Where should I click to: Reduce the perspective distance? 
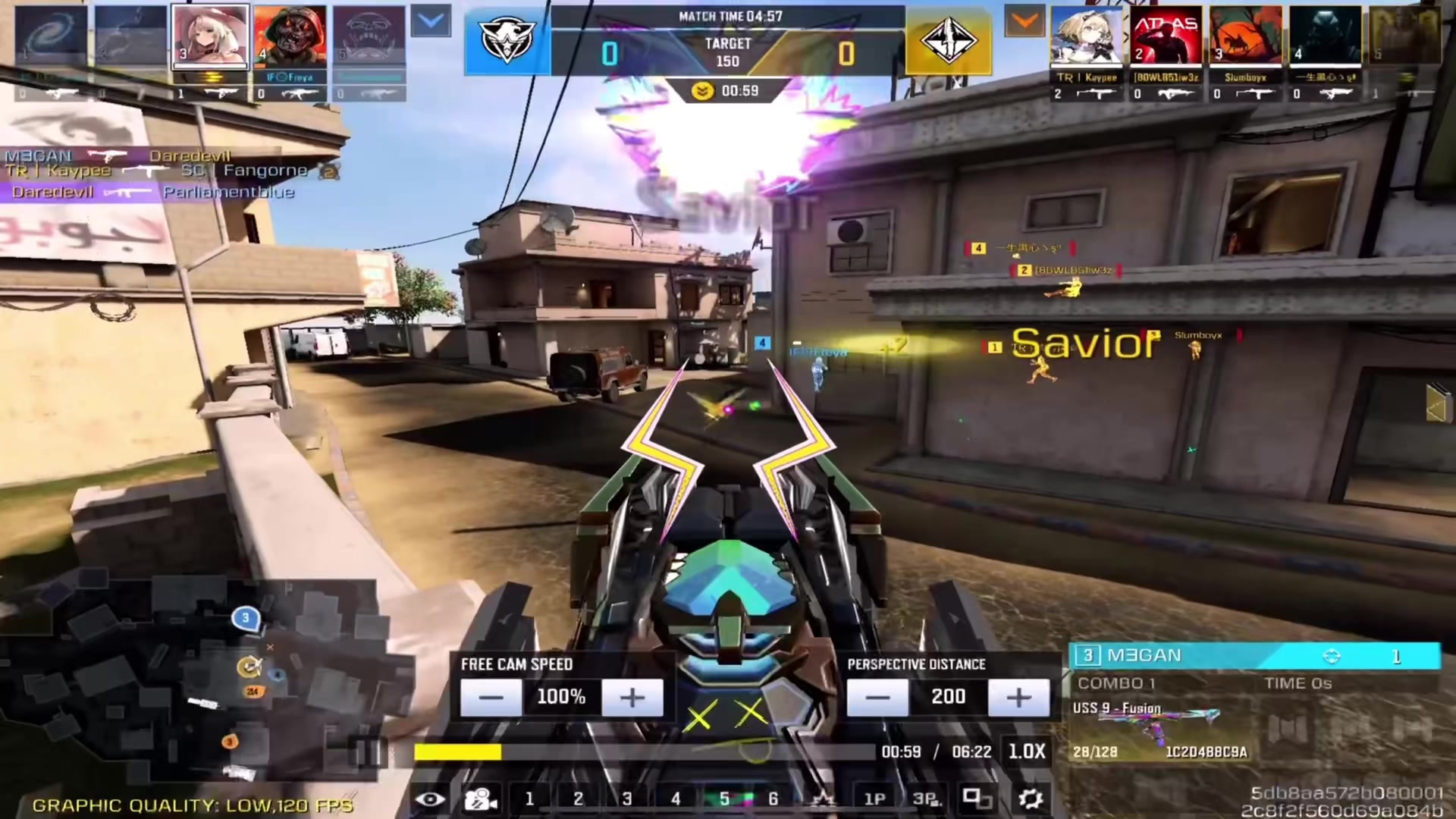click(877, 697)
